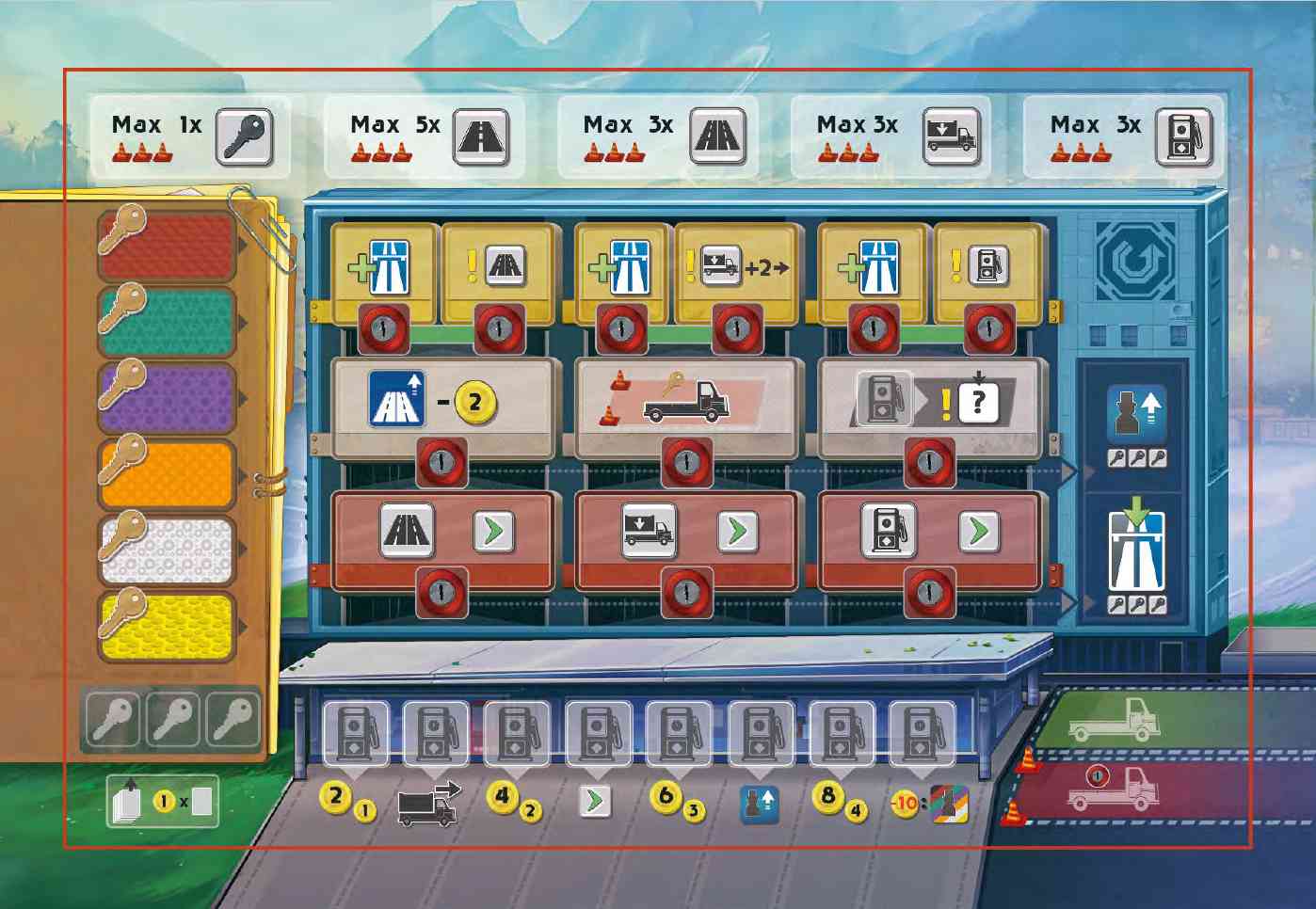The image size is (1316, 909).
Task: Choose the gas pump question mark tile
Action: pos(929,405)
